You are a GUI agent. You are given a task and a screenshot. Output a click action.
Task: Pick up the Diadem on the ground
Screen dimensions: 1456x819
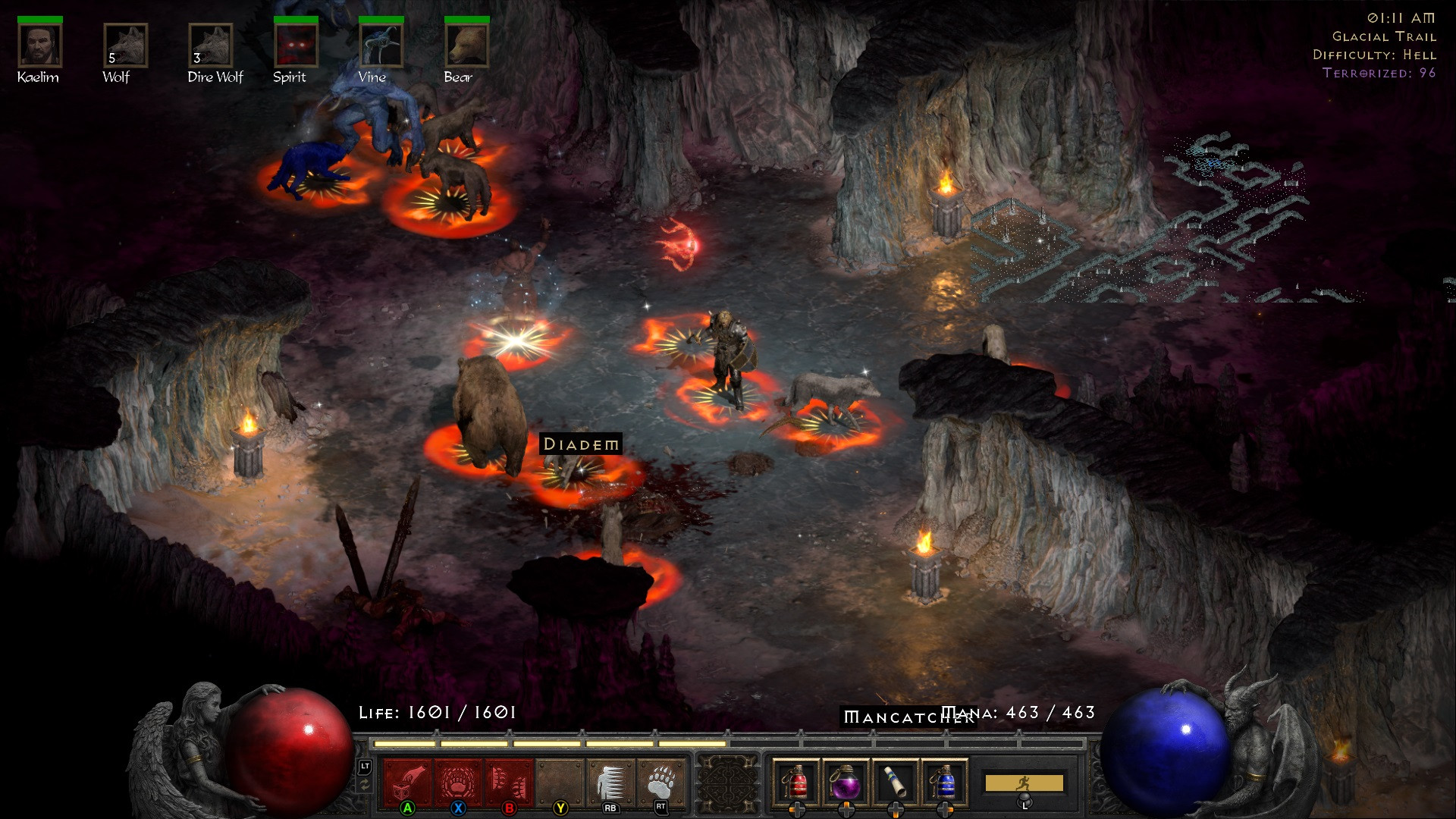click(x=579, y=444)
